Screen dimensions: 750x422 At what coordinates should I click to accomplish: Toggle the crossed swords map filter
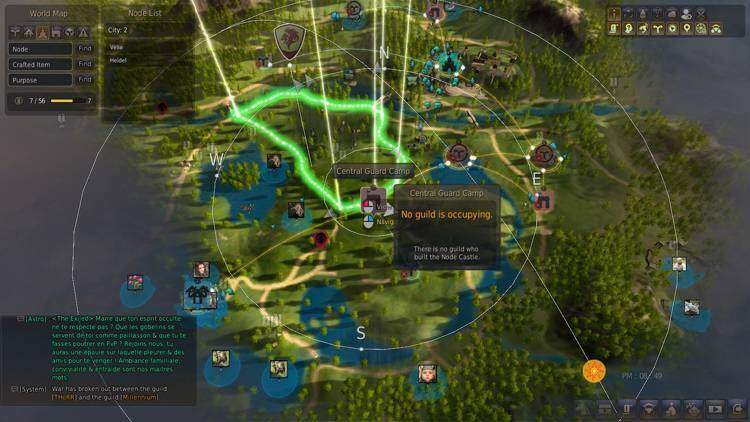coord(701,14)
